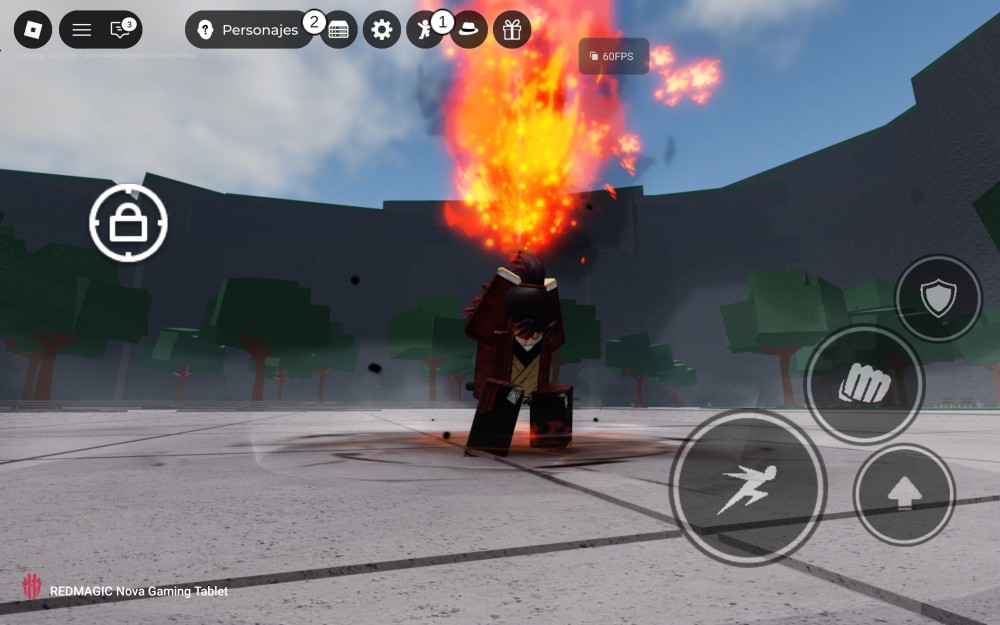This screenshot has height=625, width=1000.
Task: Activate the shield block button
Action: pyautogui.click(x=938, y=298)
